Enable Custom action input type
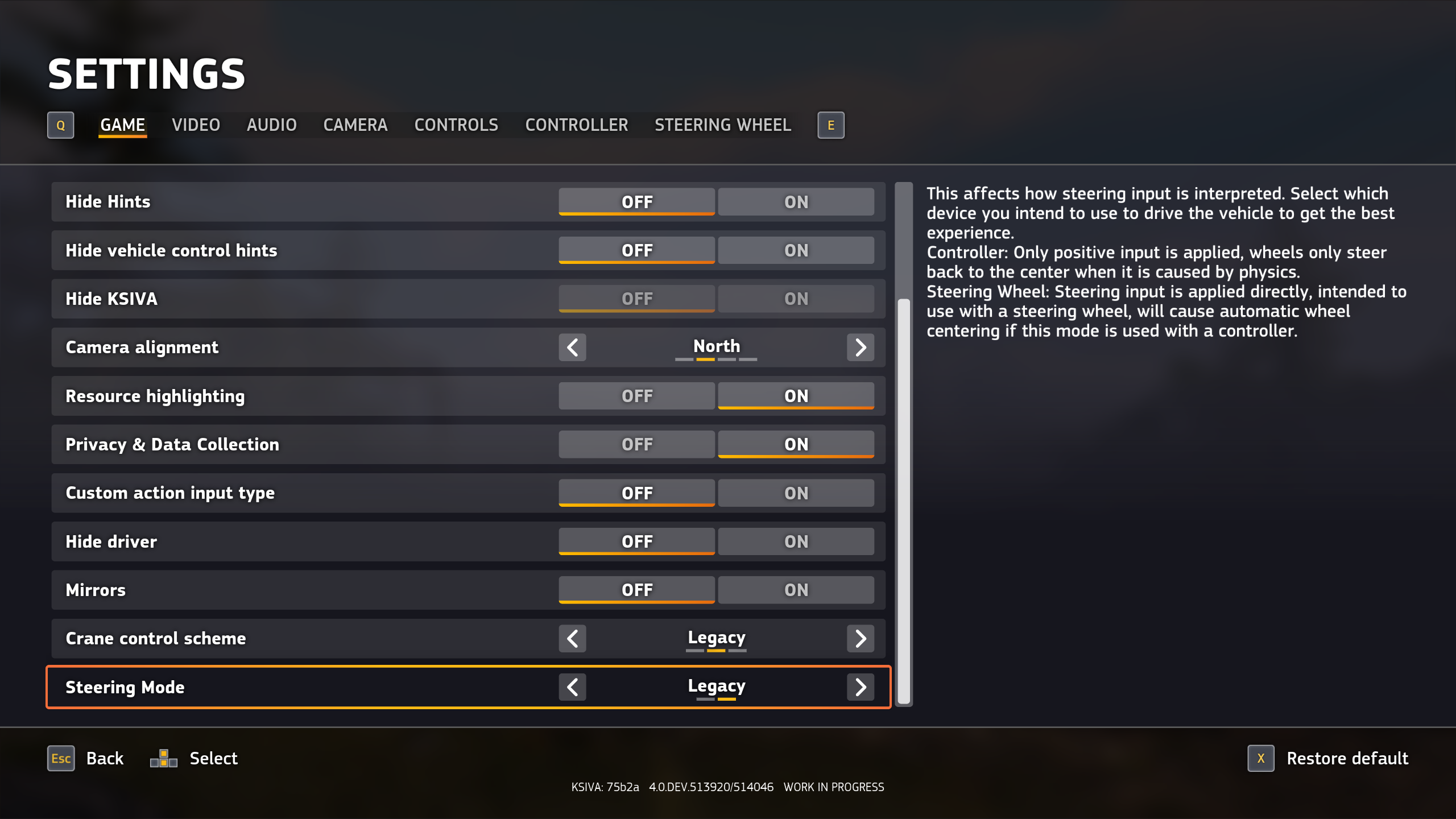This screenshot has width=1456, height=819. click(x=796, y=493)
